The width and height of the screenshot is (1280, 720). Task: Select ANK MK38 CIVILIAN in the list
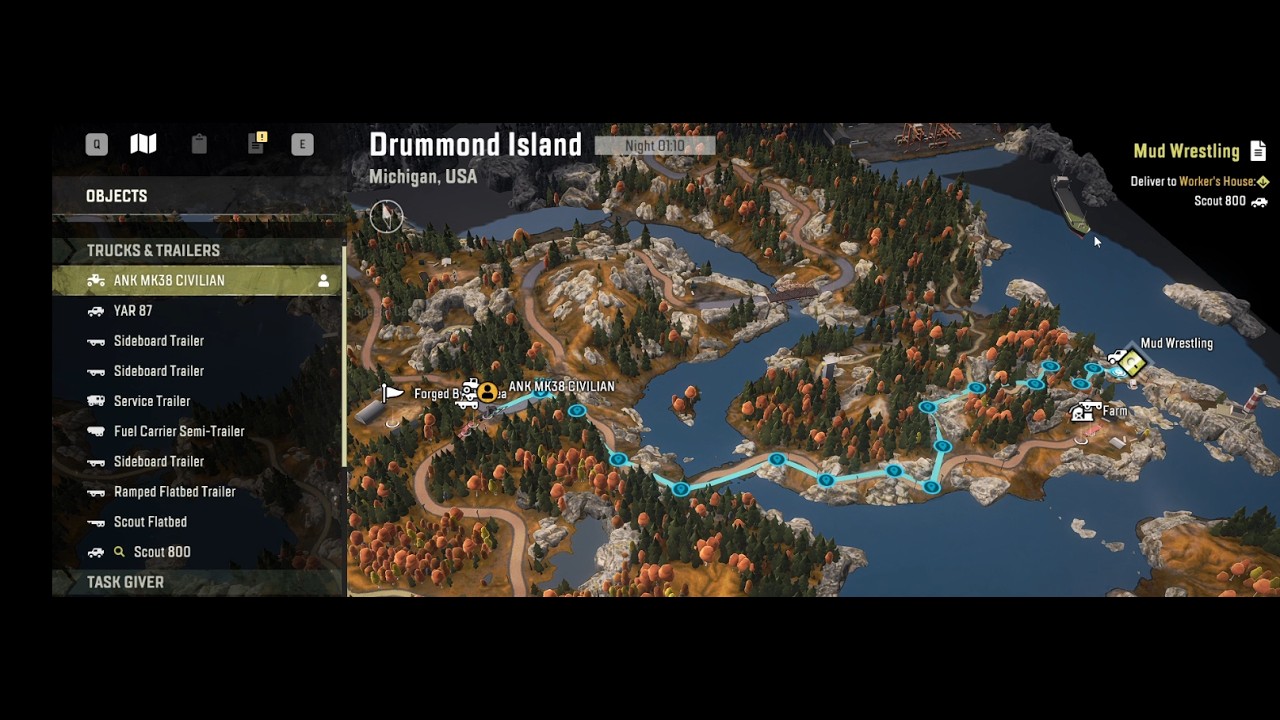click(x=169, y=281)
